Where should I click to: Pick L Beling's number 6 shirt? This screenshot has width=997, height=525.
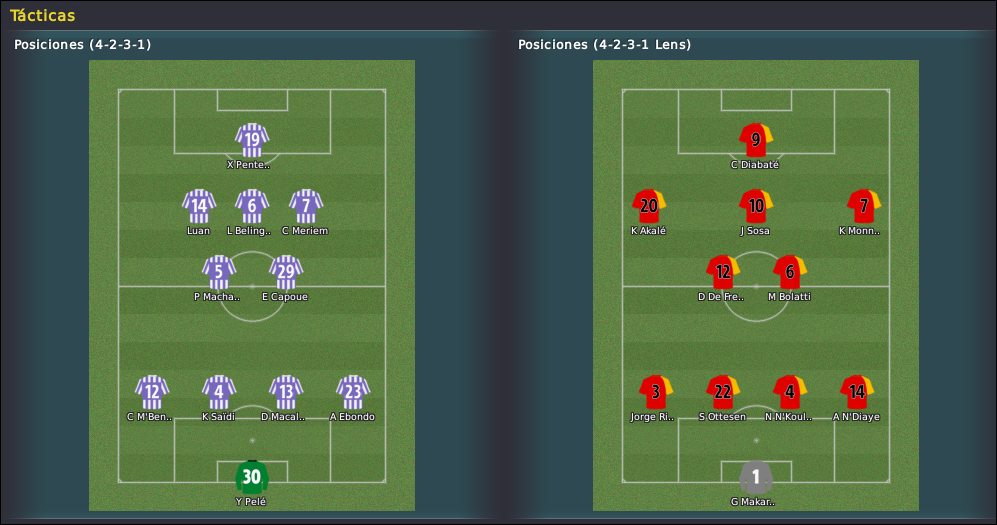tap(252, 206)
